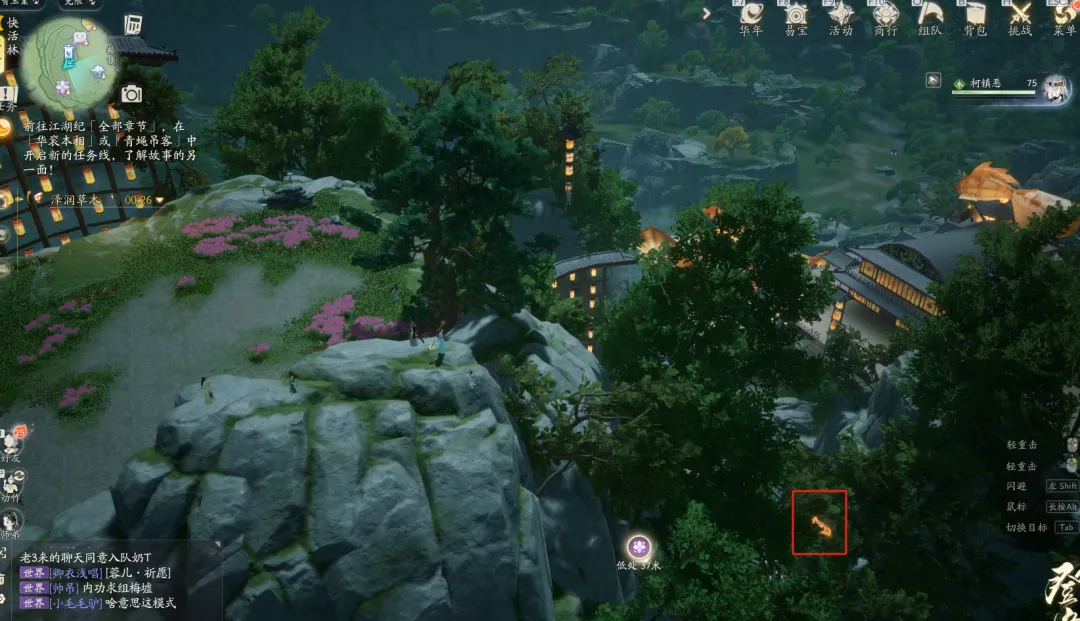Open the 挑战 challenge menu
The width and height of the screenshot is (1080, 621).
click(1019, 15)
